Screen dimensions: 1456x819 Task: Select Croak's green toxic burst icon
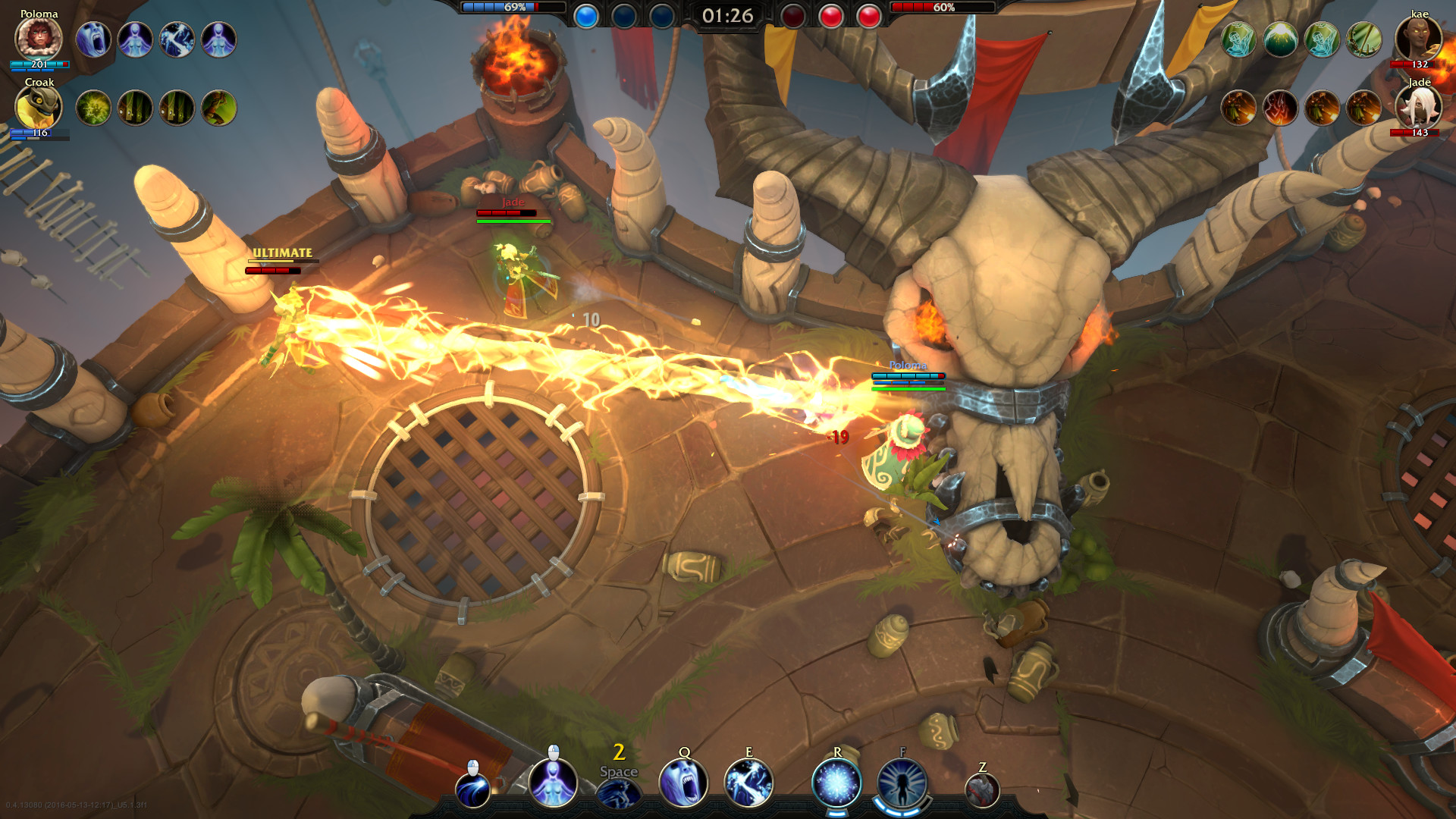coord(93,108)
